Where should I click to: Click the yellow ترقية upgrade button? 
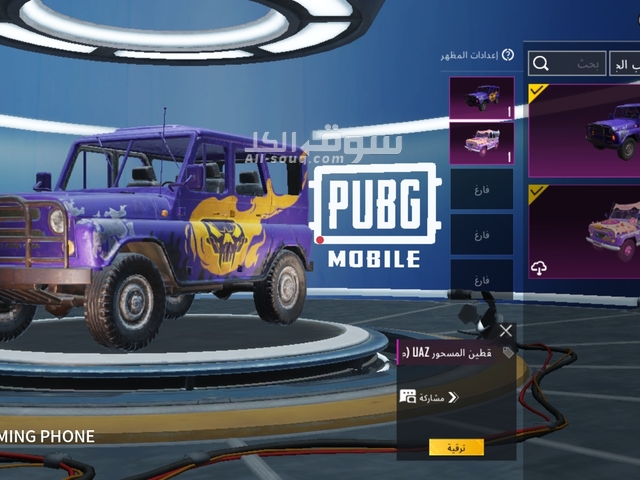click(456, 447)
